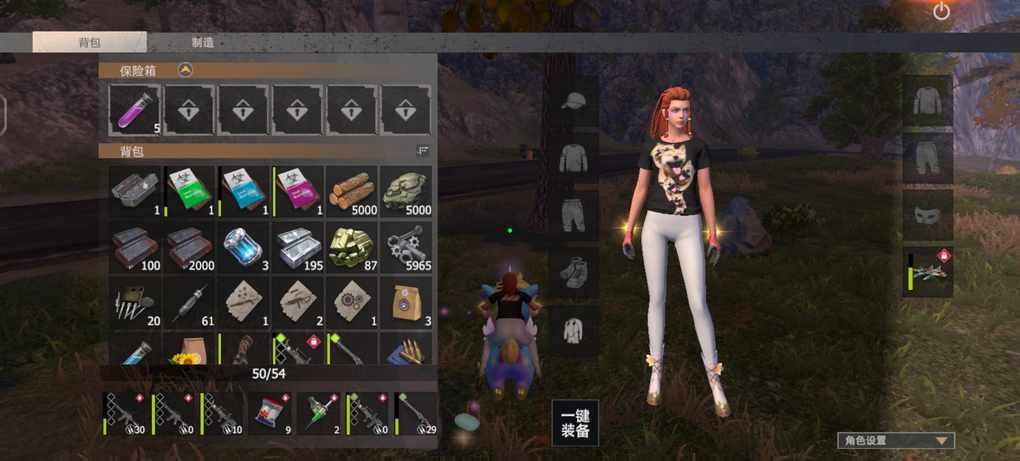This screenshot has height=461, width=1020.
Task: Open the 背包 backpack tab
Action: 89,43
